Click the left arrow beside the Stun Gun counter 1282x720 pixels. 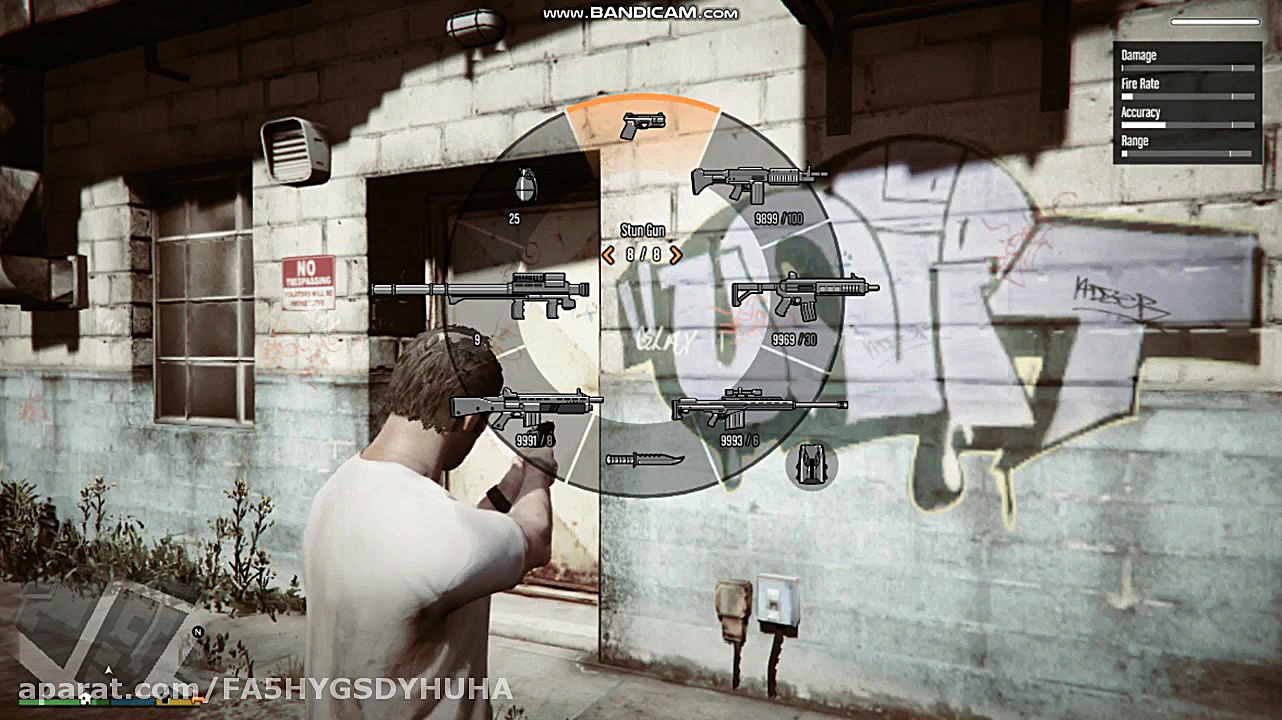(607, 254)
